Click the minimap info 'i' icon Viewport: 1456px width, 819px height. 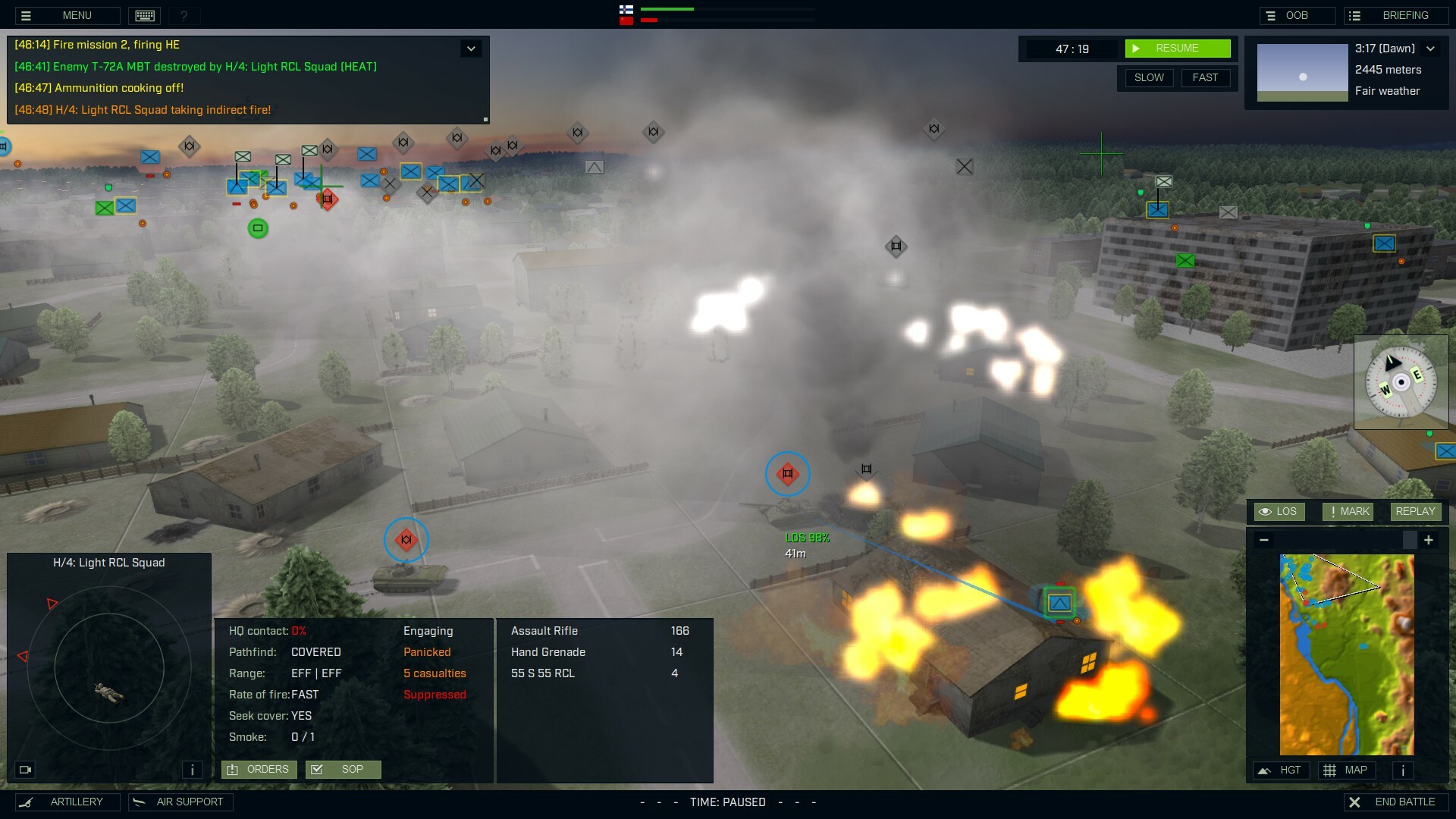coord(1402,770)
